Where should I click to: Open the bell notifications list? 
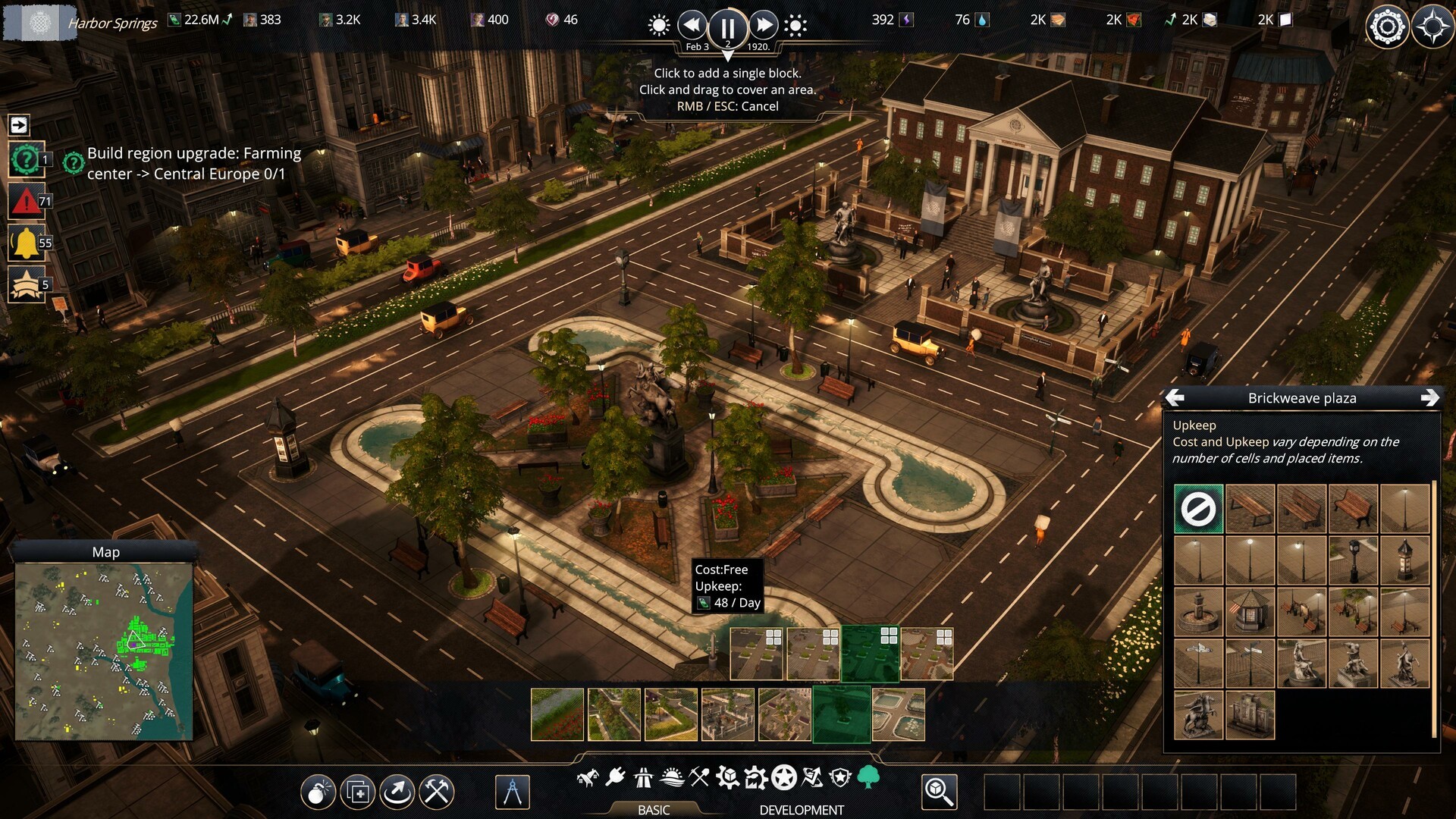click(26, 243)
